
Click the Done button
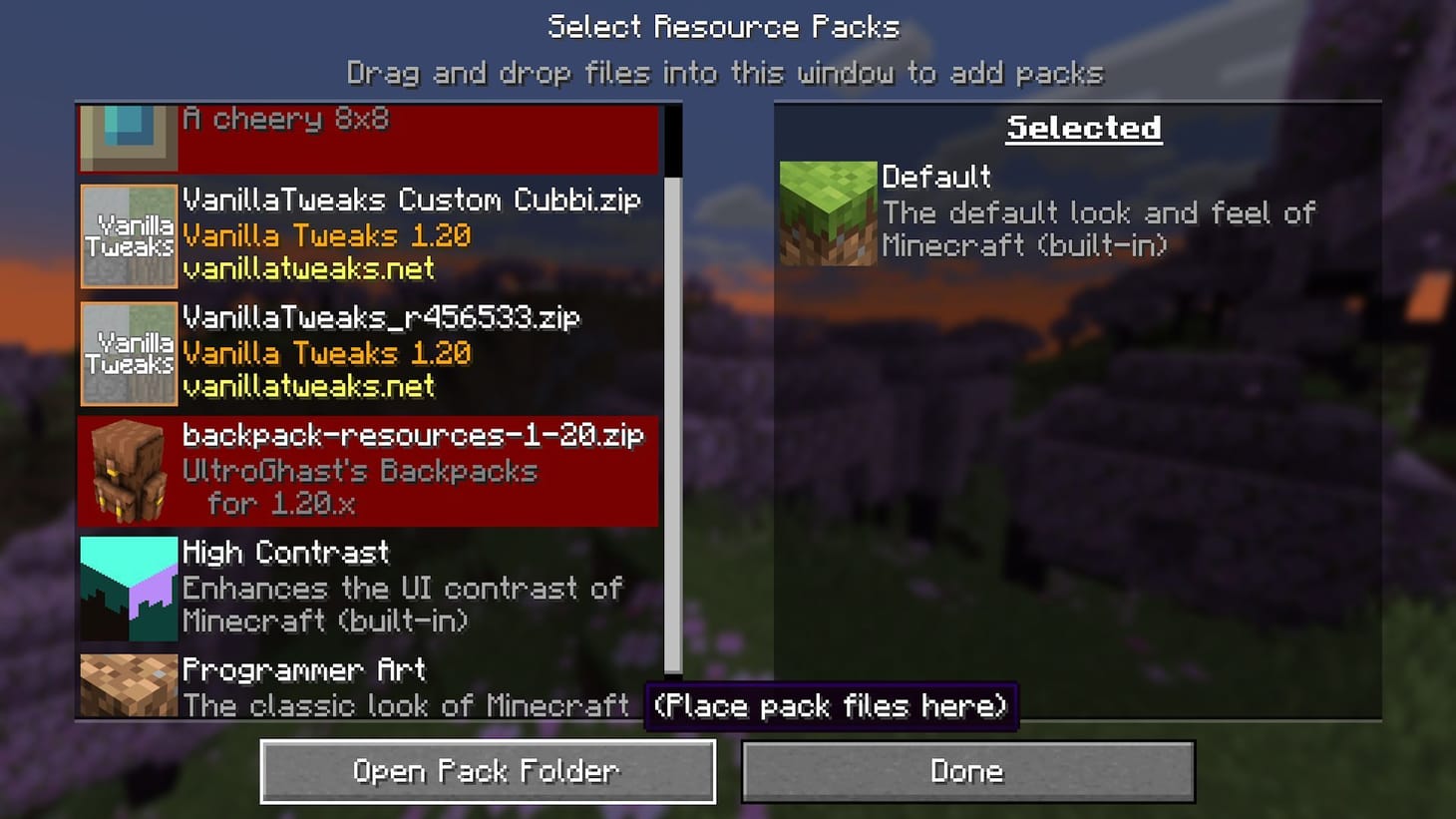click(x=966, y=770)
